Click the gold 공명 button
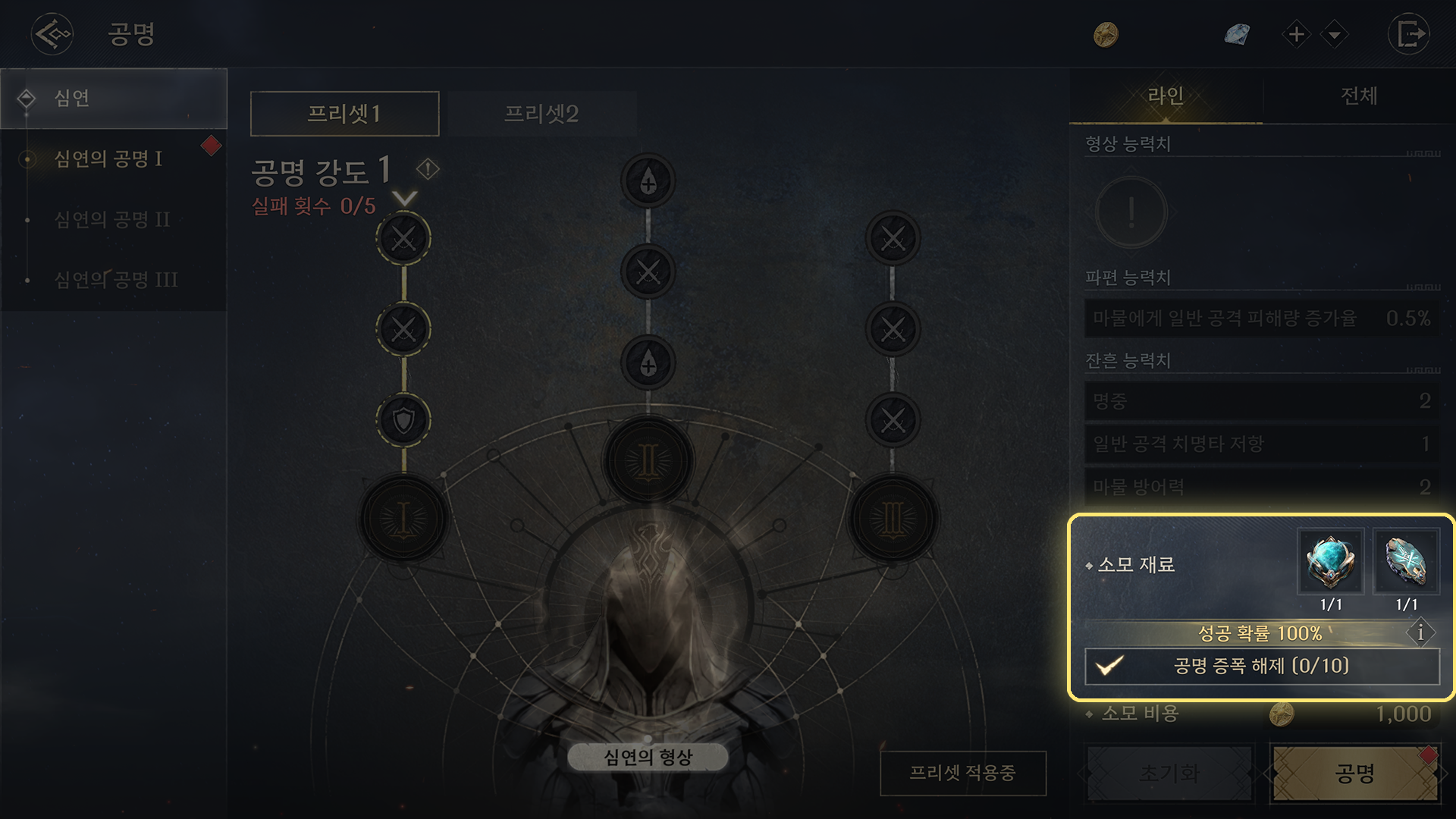The image size is (1456, 819). [x=1354, y=773]
